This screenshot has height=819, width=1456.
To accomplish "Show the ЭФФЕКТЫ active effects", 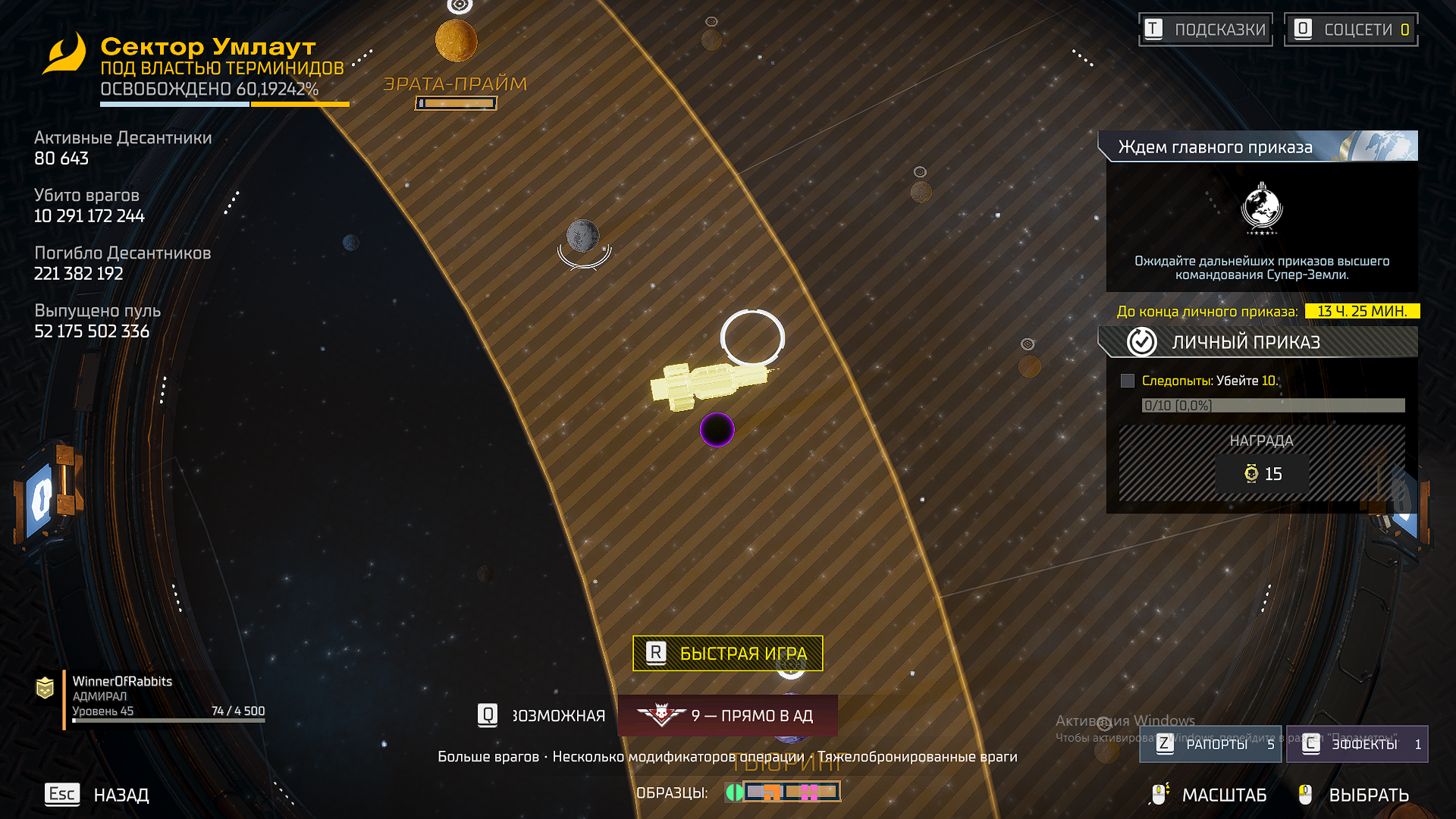I will coord(1357,744).
